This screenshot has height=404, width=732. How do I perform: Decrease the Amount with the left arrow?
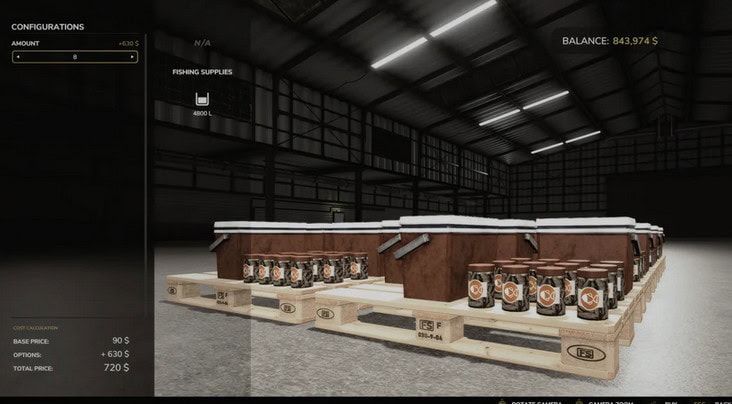click(x=18, y=57)
